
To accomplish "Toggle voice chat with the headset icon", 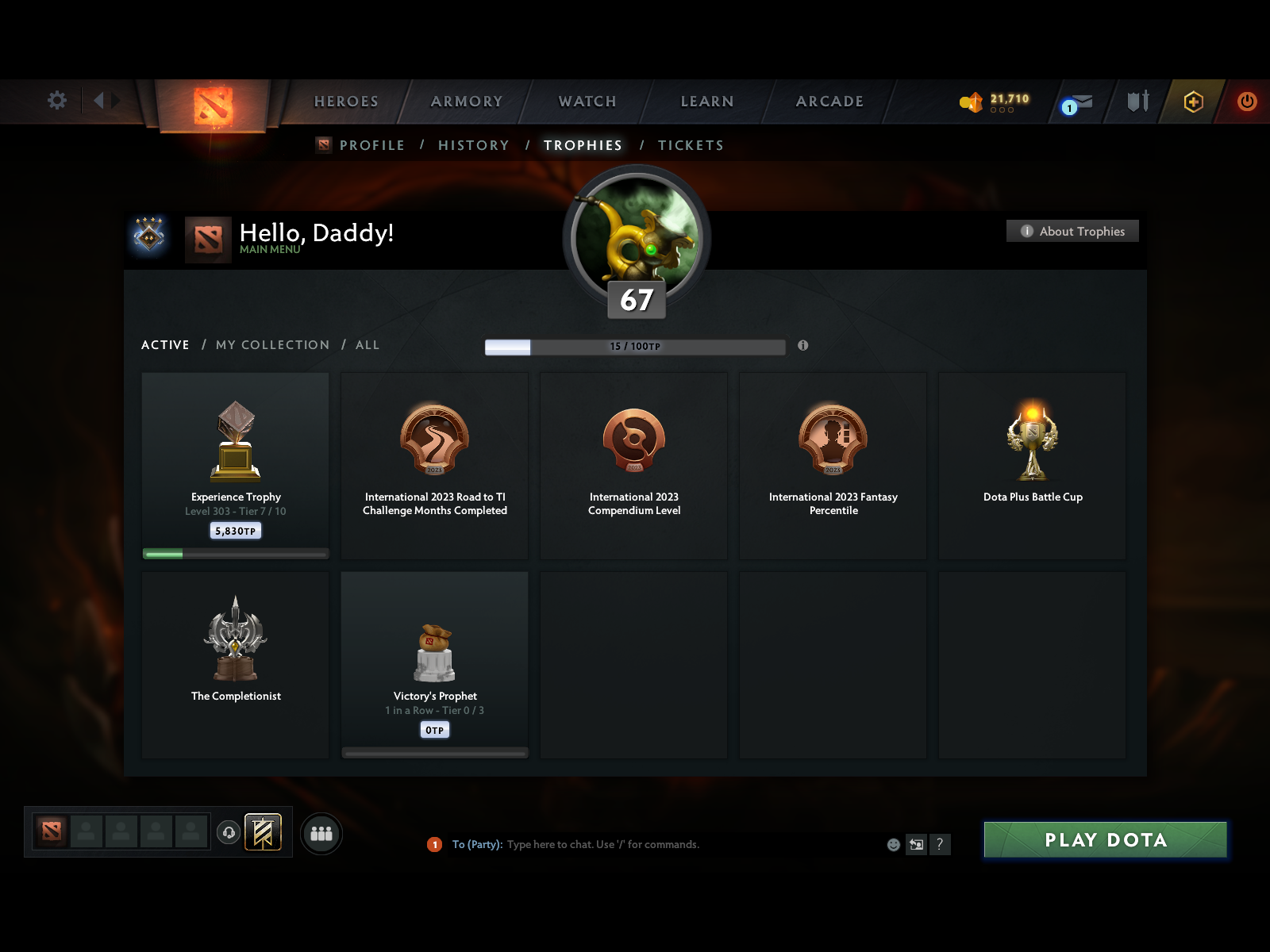I will pos(230,831).
